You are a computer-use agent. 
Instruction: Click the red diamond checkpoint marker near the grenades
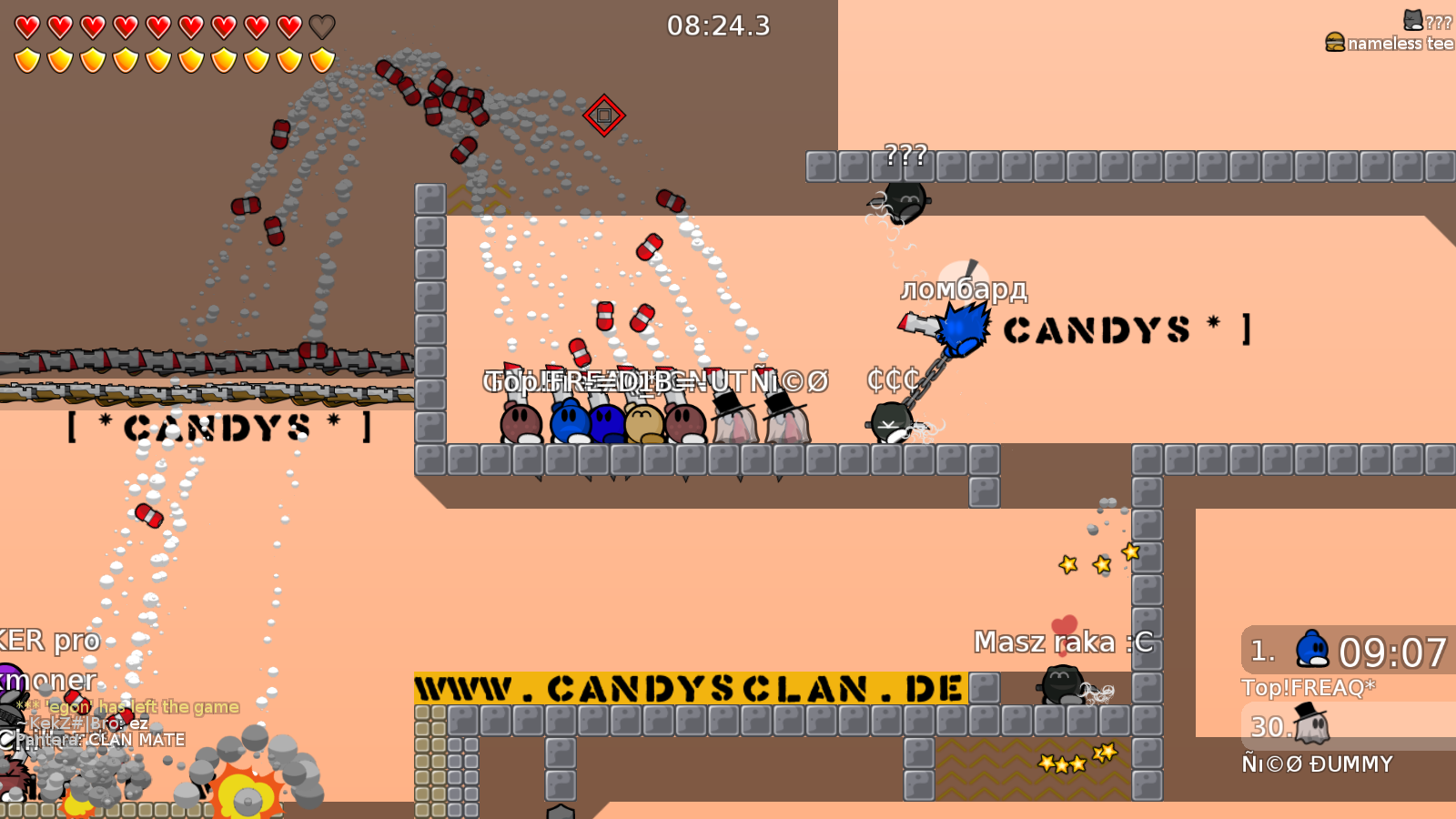click(603, 116)
